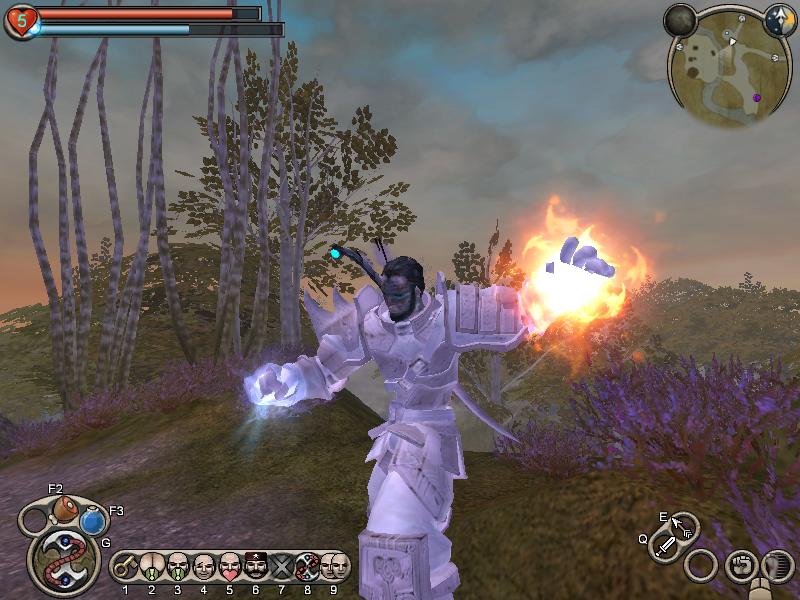Click the empty round action ring

pyautogui.click(x=701, y=565)
